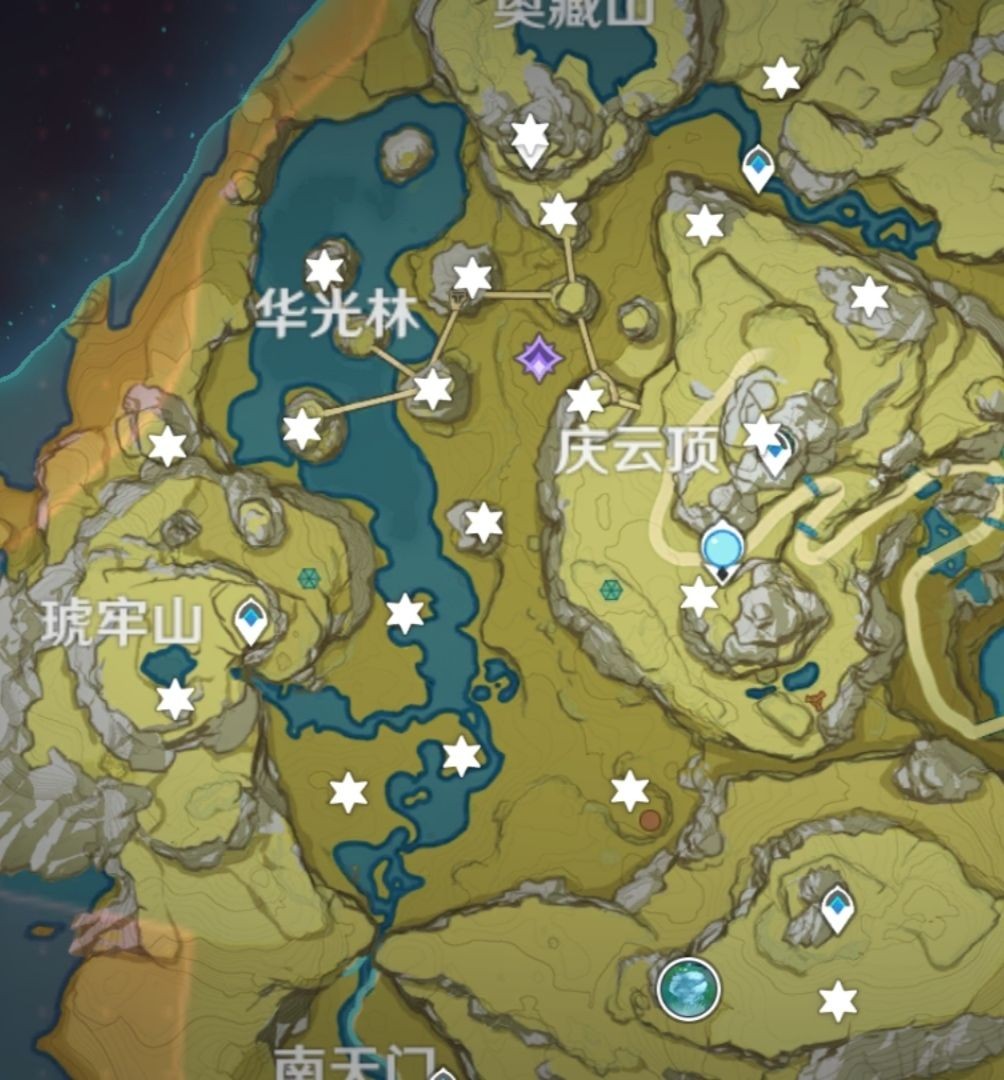Open the round teal domain icon
Image resolution: width=1004 pixels, height=1080 pixels.
tap(689, 988)
